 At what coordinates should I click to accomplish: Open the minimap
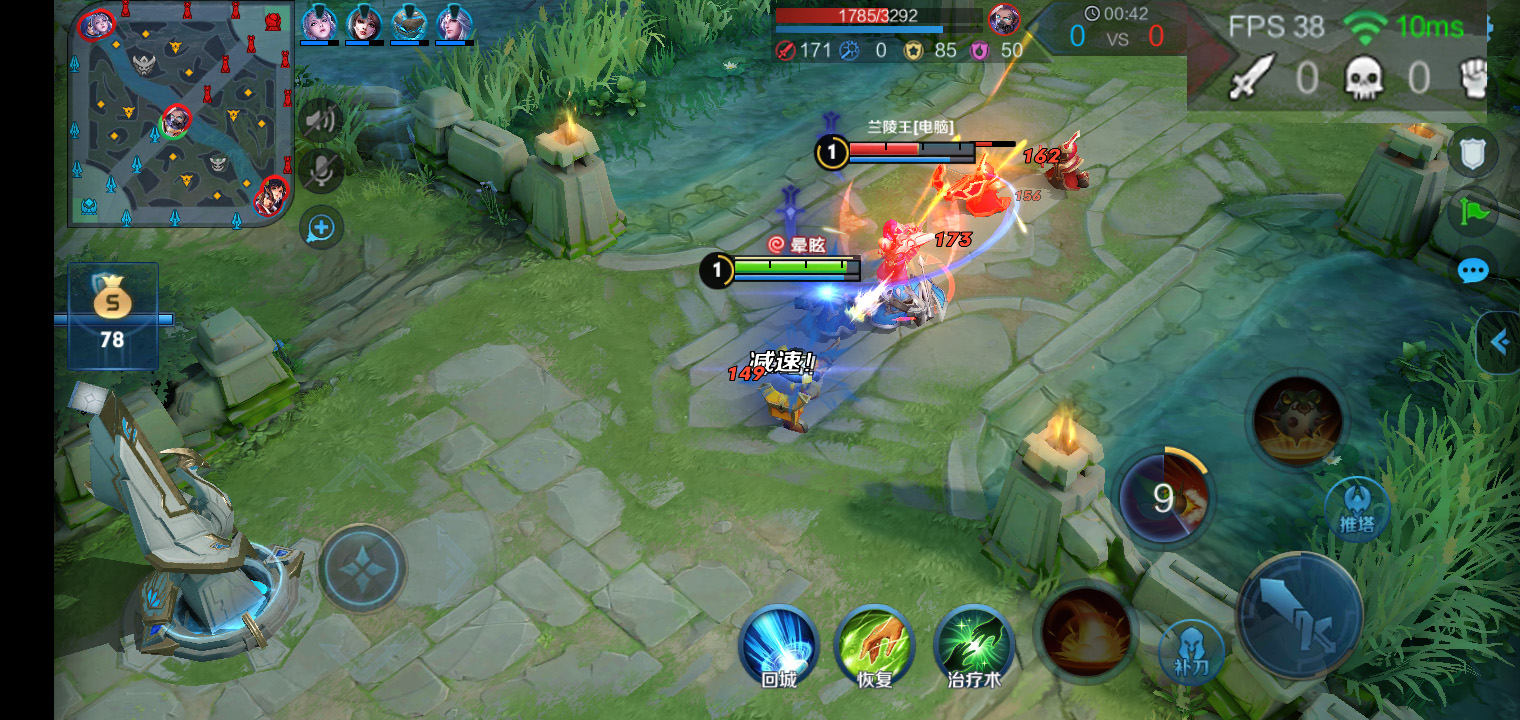pyautogui.click(x=181, y=113)
